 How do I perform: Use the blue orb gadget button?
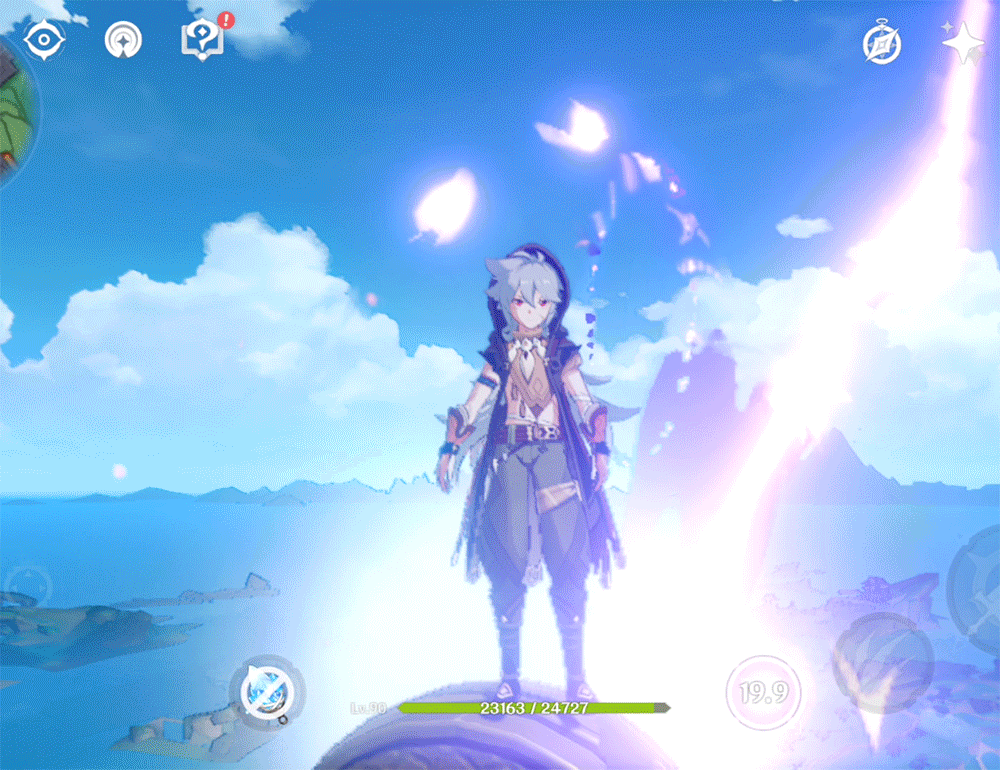267,690
